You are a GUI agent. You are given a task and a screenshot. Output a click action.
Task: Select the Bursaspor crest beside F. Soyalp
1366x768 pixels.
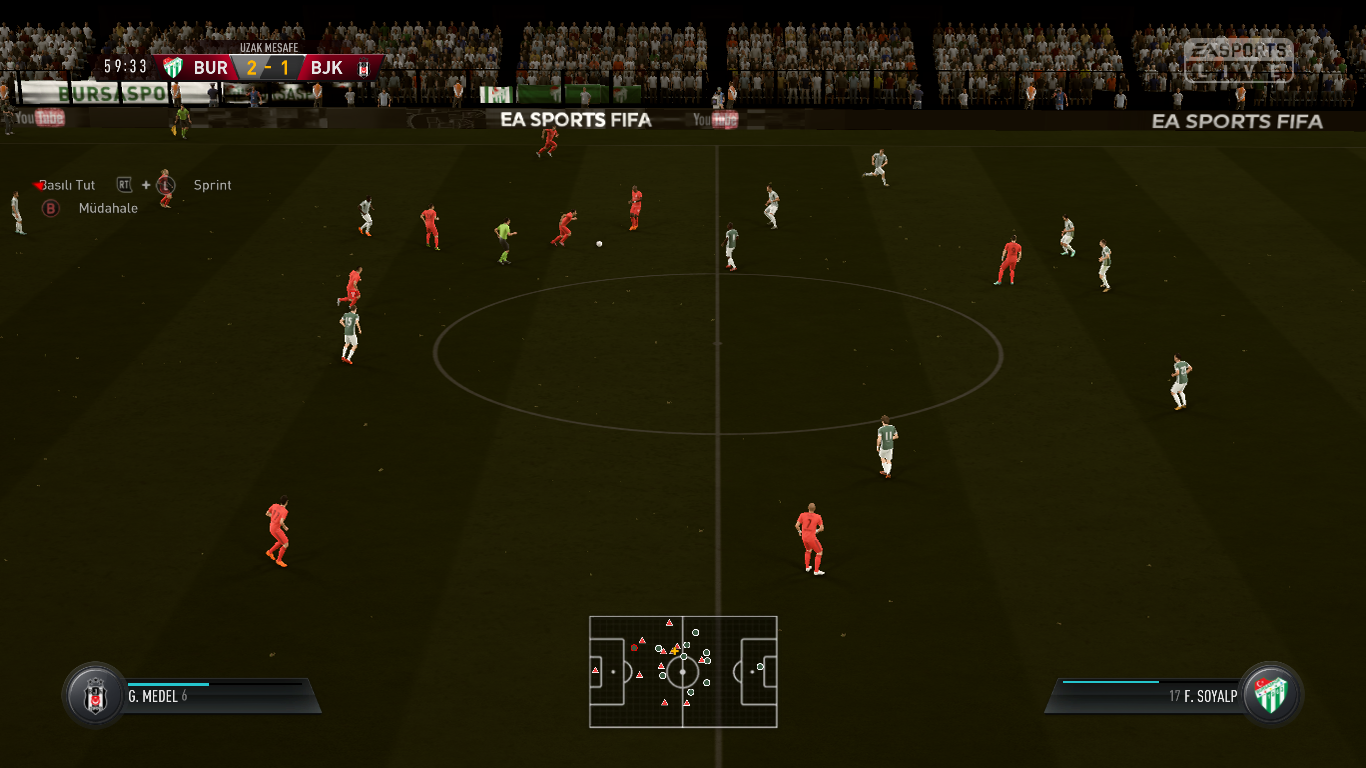[x=1271, y=694]
